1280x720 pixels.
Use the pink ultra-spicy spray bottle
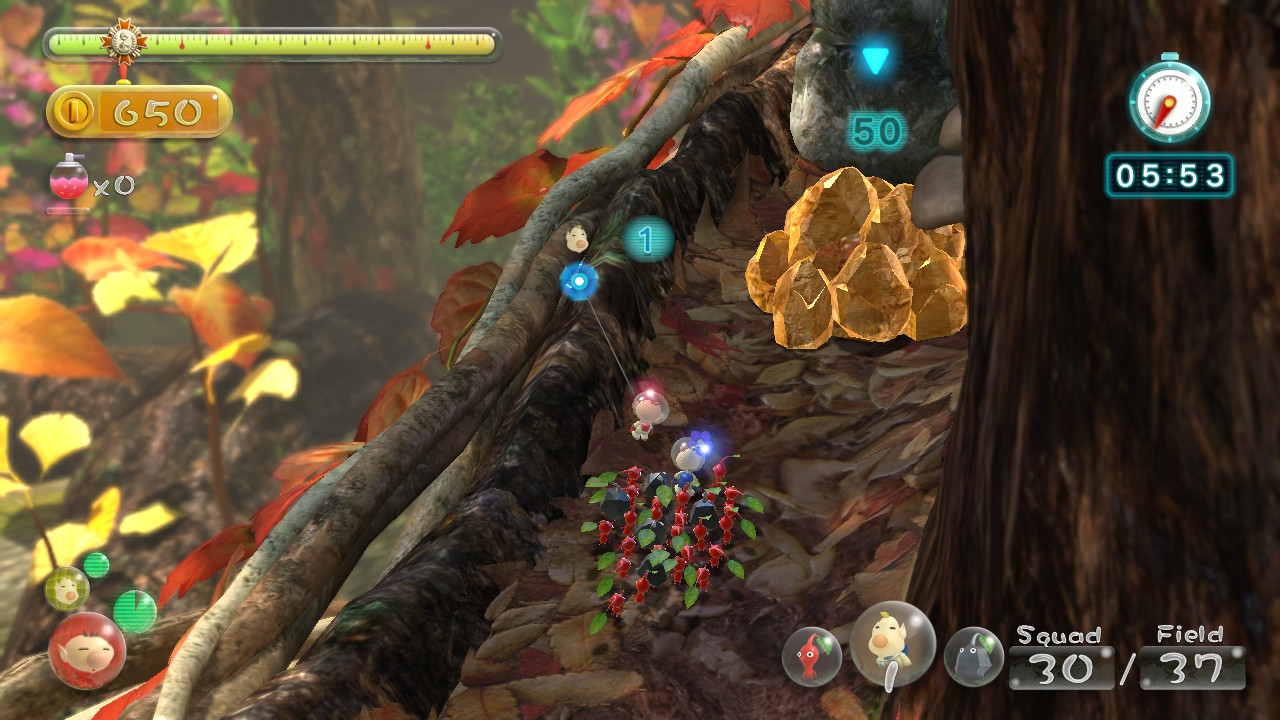pyautogui.click(x=69, y=181)
